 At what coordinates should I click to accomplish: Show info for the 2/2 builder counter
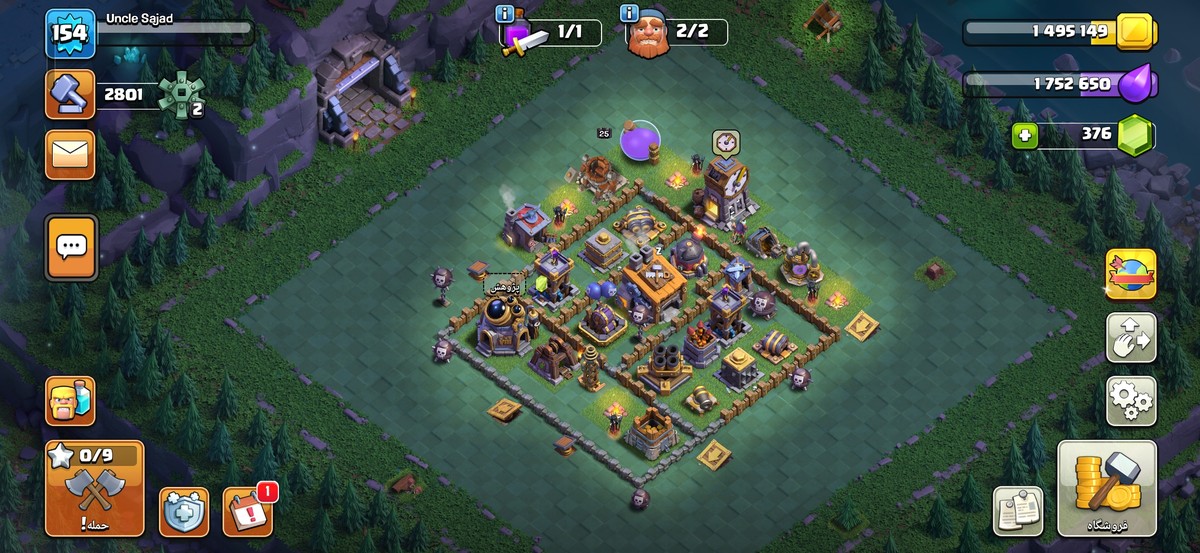[x=629, y=14]
